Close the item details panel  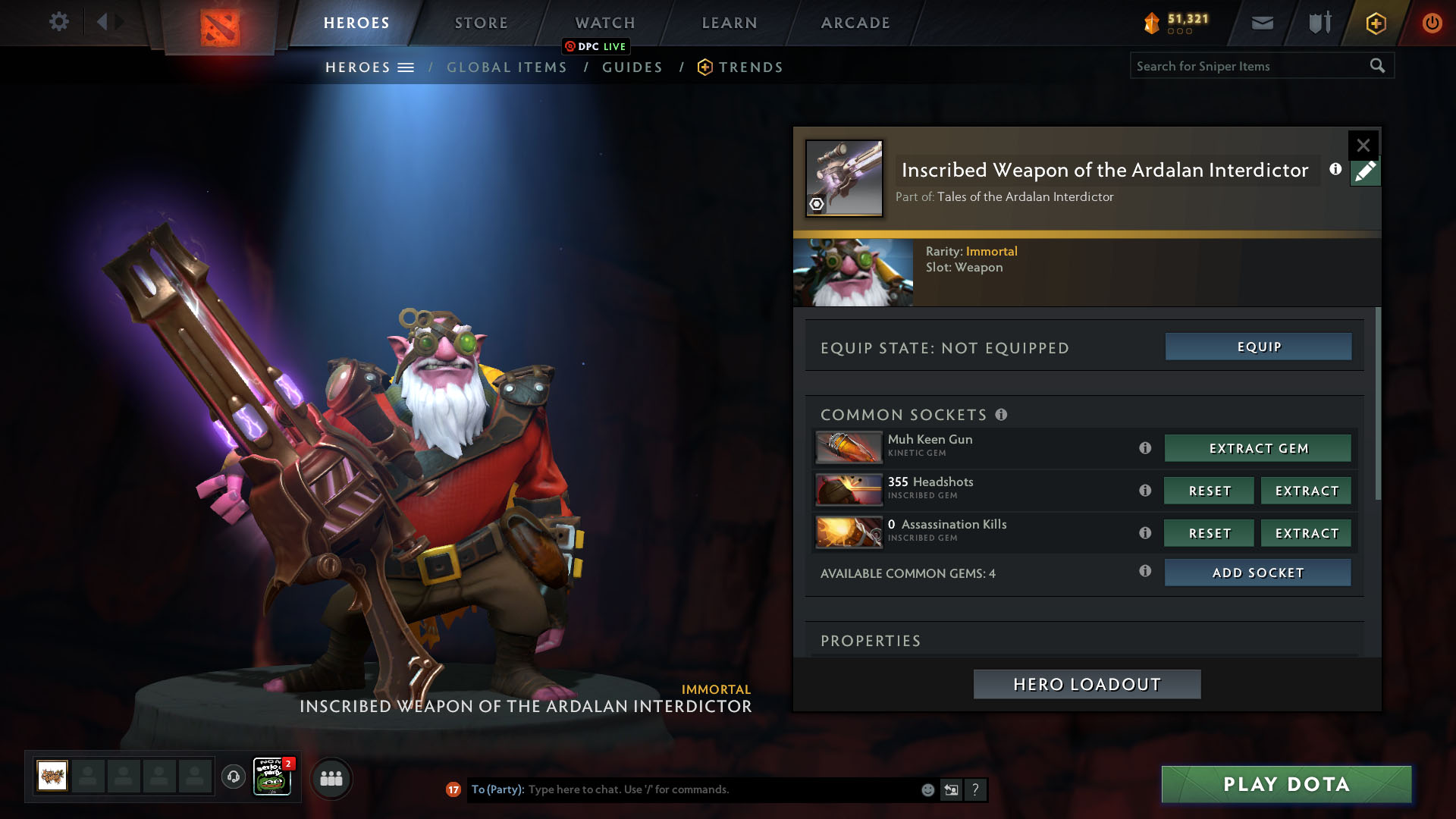tap(1363, 145)
